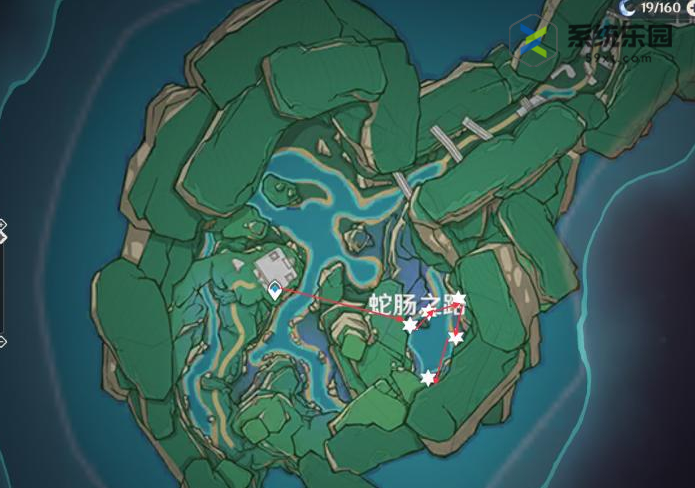The image size is (695, 488).
Task: Select the star marker at the route's end
Action: click(429, 378)
